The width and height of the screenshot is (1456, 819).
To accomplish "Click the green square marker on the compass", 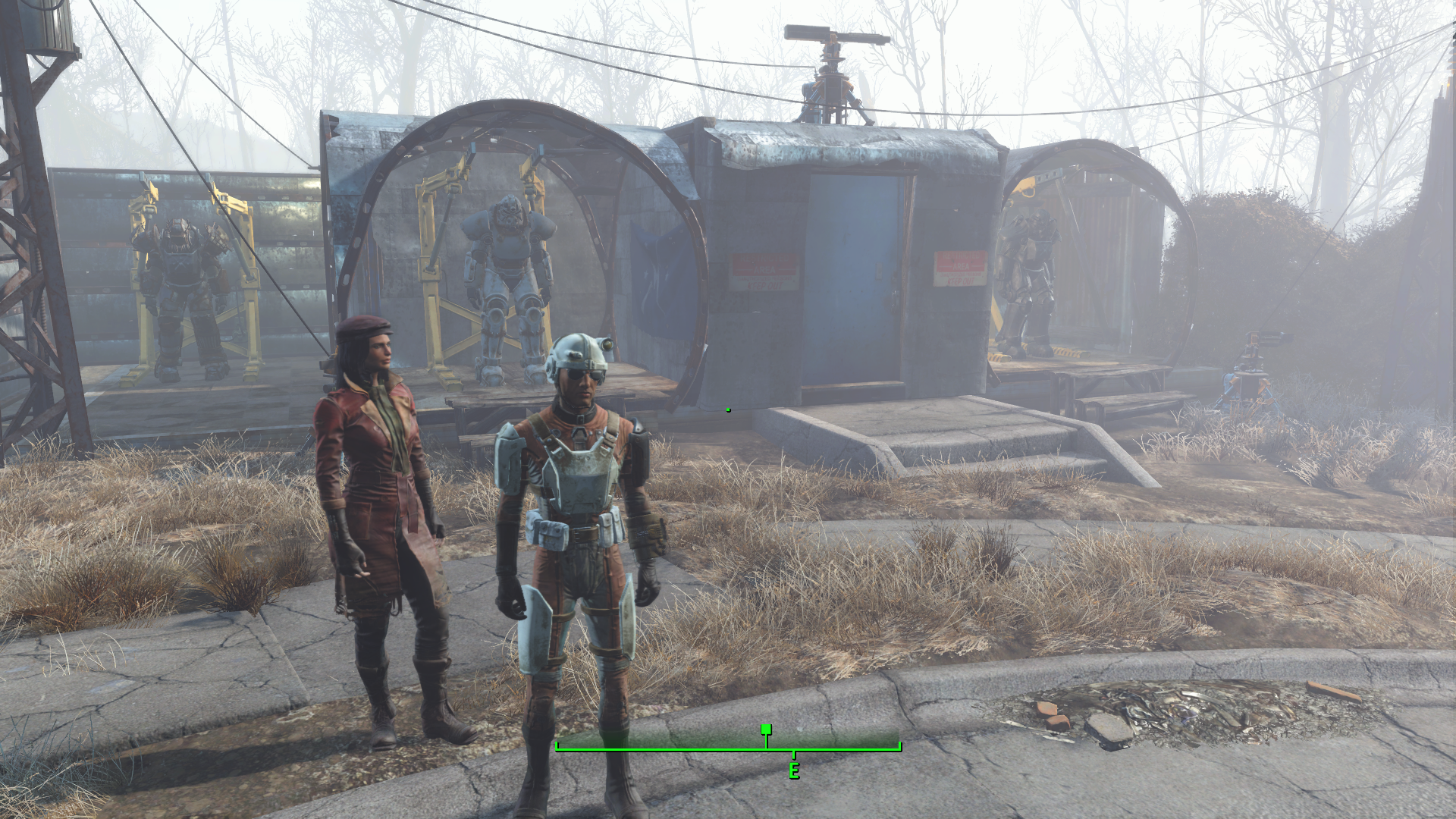I will click(x=766, y=730).
